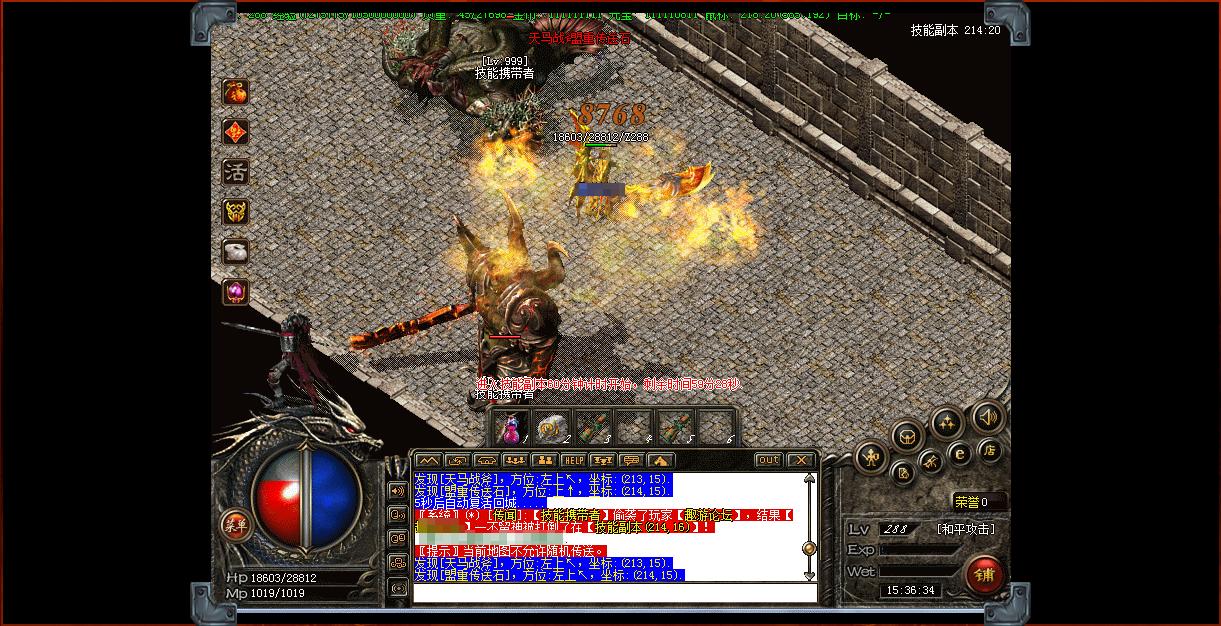Open the red lucky bag icon
1221x626 pixels.
point(235,92)
